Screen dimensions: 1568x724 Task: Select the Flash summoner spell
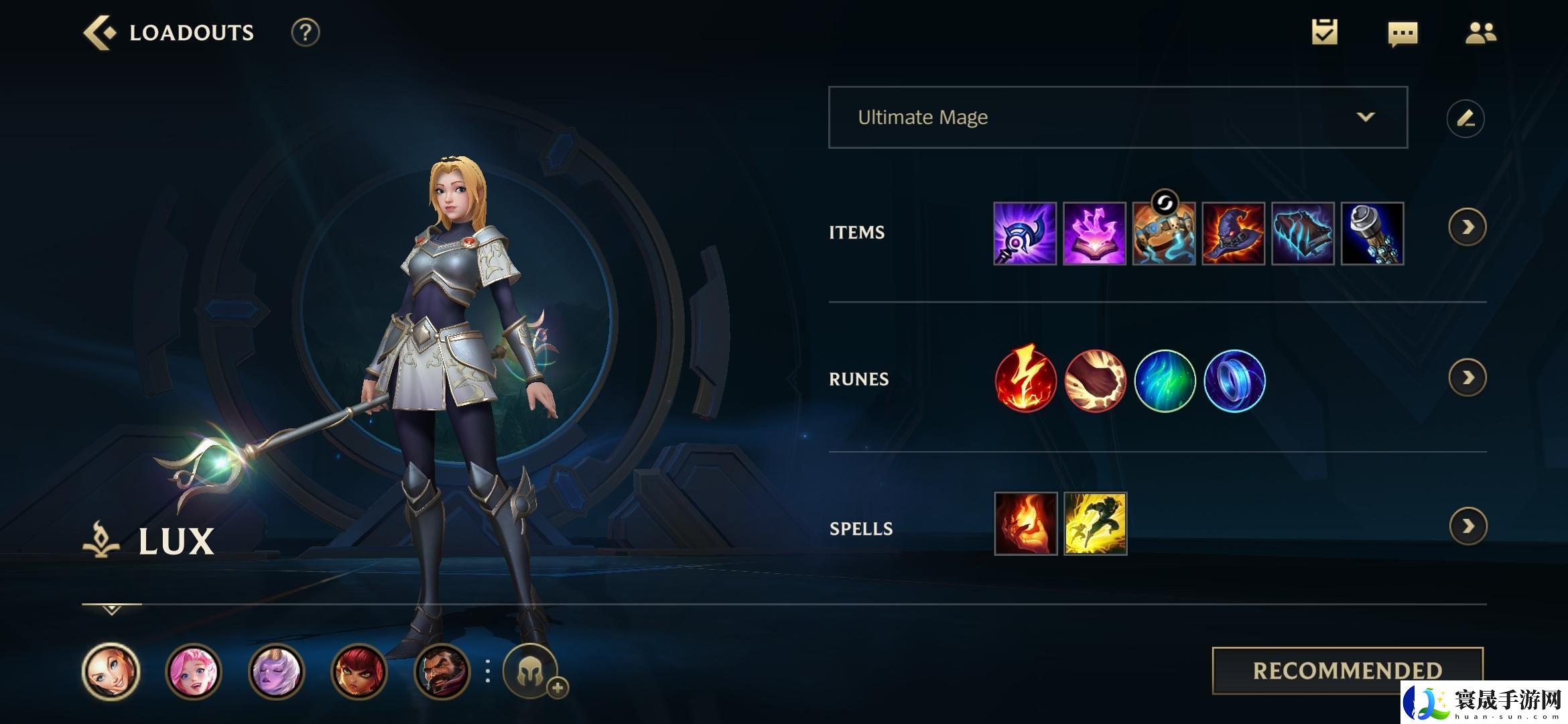(1095, 524)
